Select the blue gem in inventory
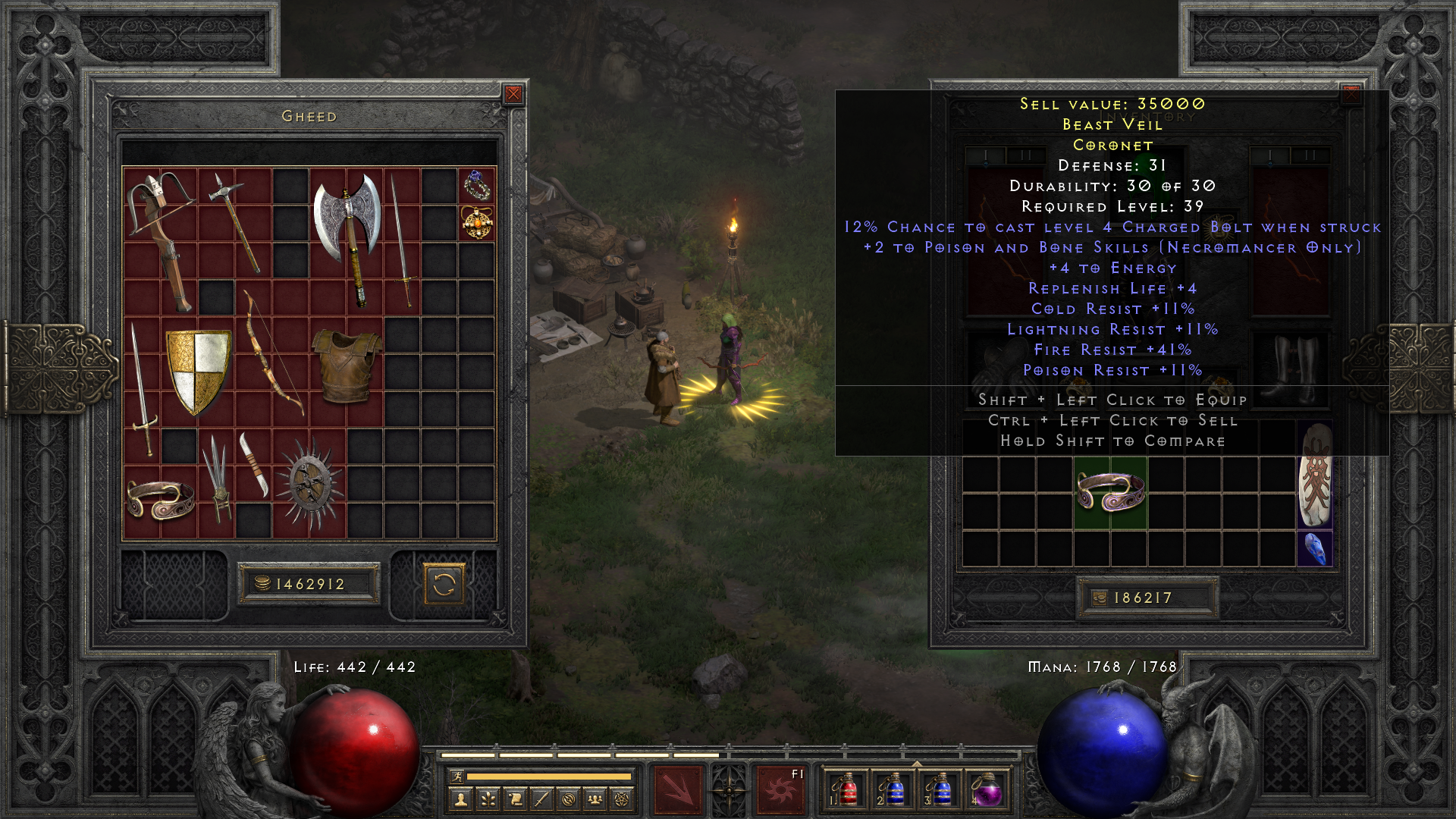The height and width of the screenshot is (819, 1456). (1315, 548)
